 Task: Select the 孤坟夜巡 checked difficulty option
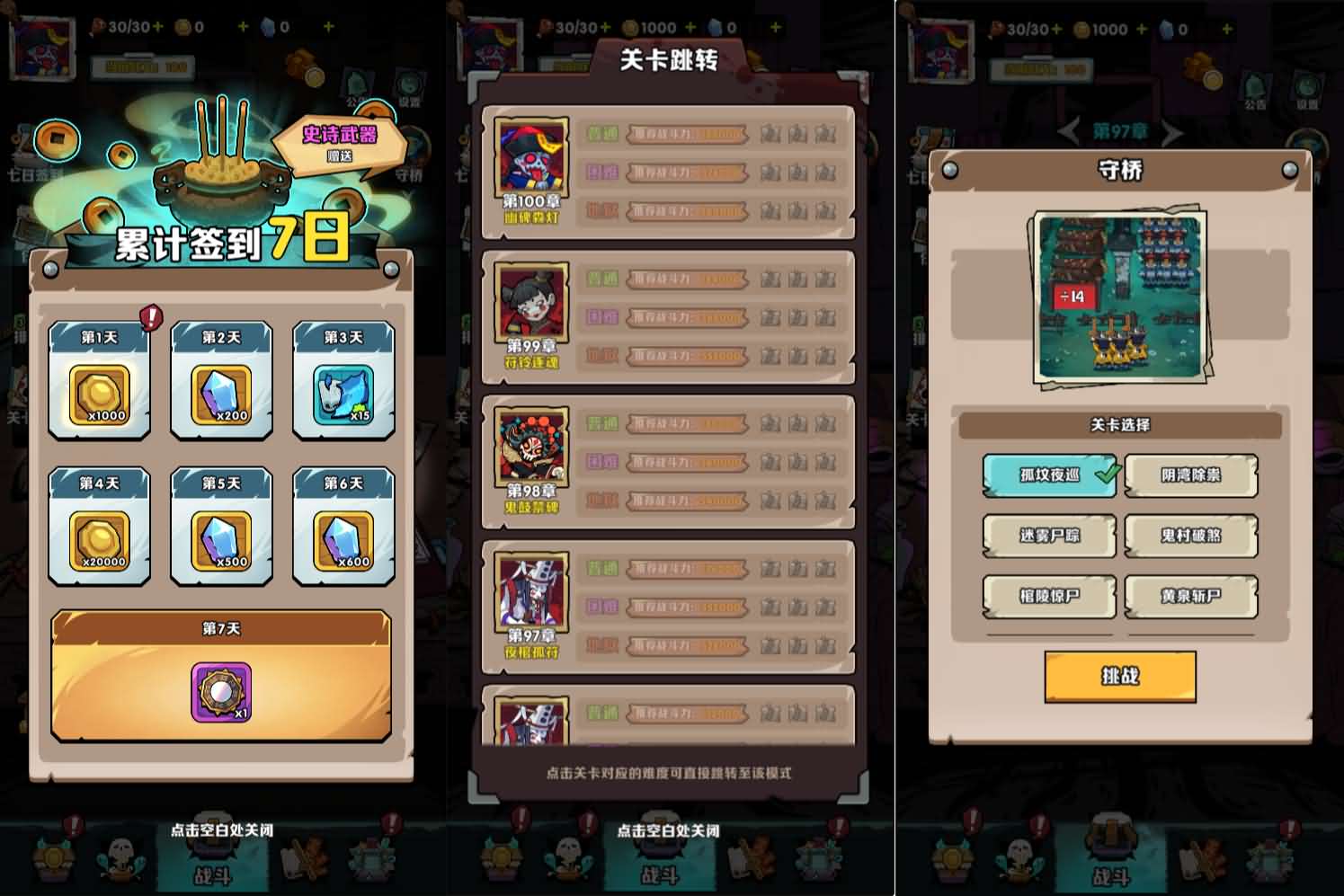[x=1048, y=476]
